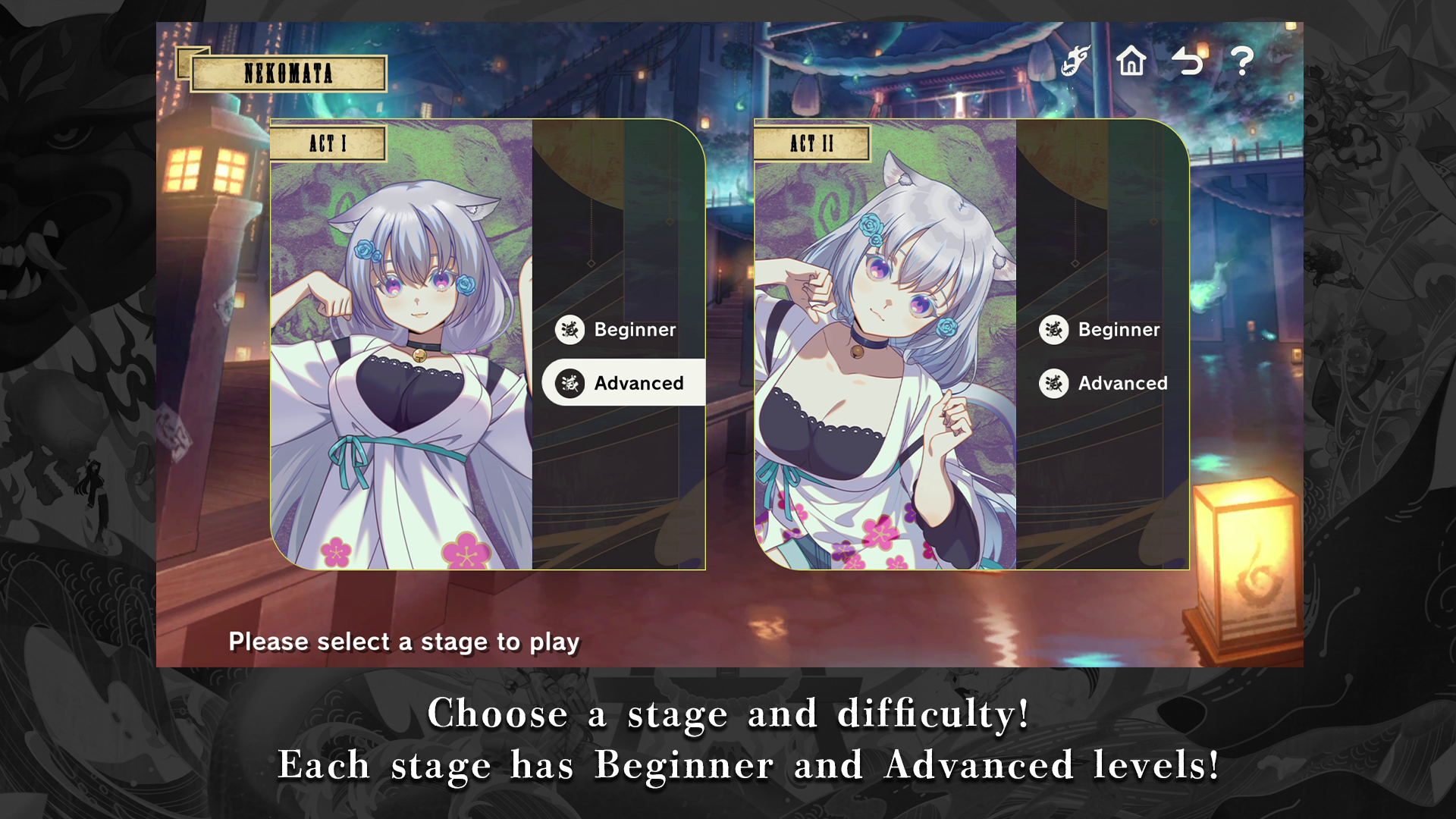The width and height of the screenshot is (1456, 819).
Task: Go to the home screen
Action: pos(1131,61)
